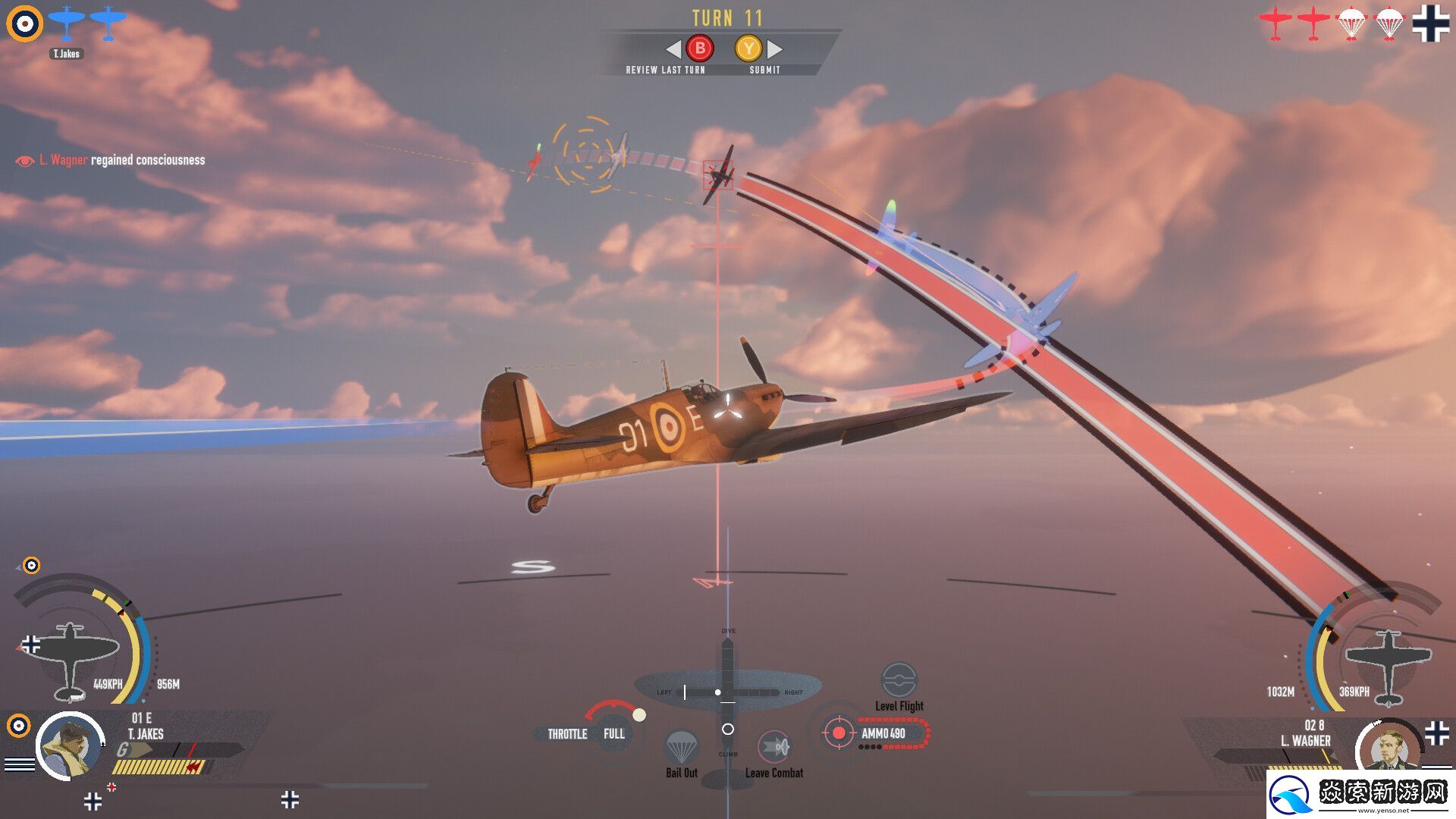Submit the current turn
Viewport: 1456px width, 819px height.
point(748,49)
